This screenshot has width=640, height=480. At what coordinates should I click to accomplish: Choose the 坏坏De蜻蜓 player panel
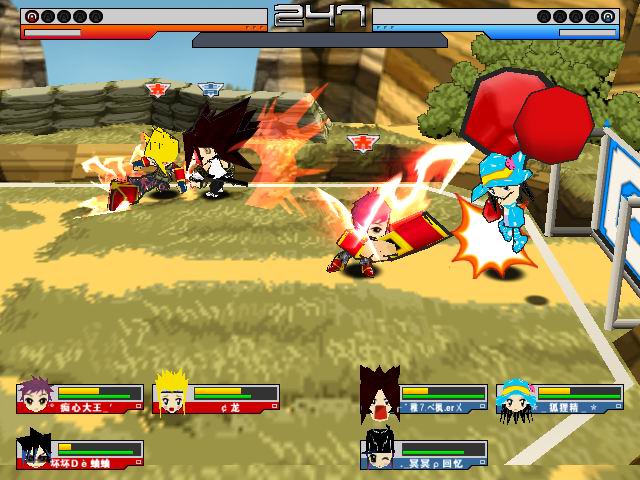[x=80, y=453]
